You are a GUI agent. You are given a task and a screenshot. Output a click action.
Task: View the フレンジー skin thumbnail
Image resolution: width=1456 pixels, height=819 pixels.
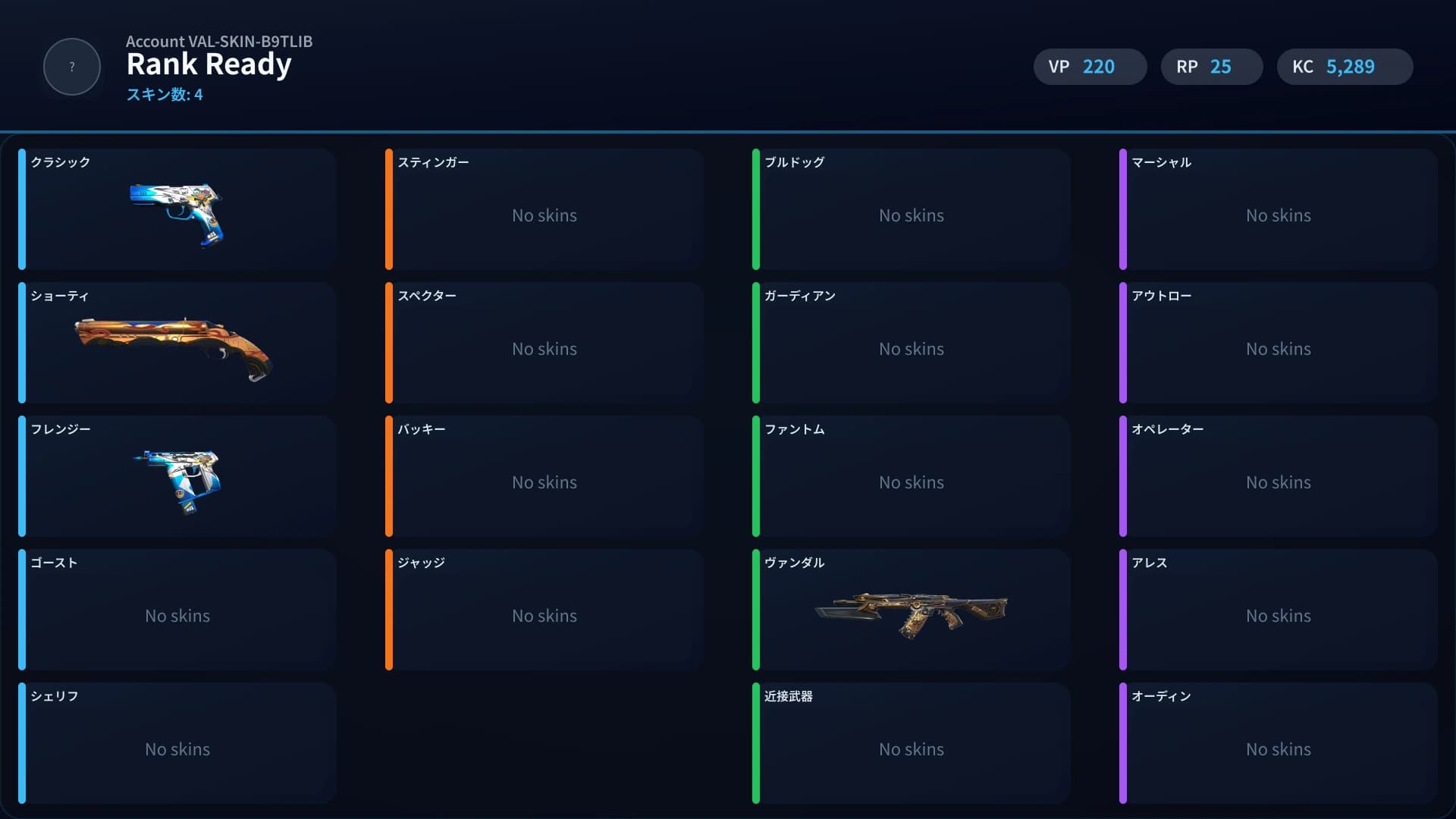(178, 480)
